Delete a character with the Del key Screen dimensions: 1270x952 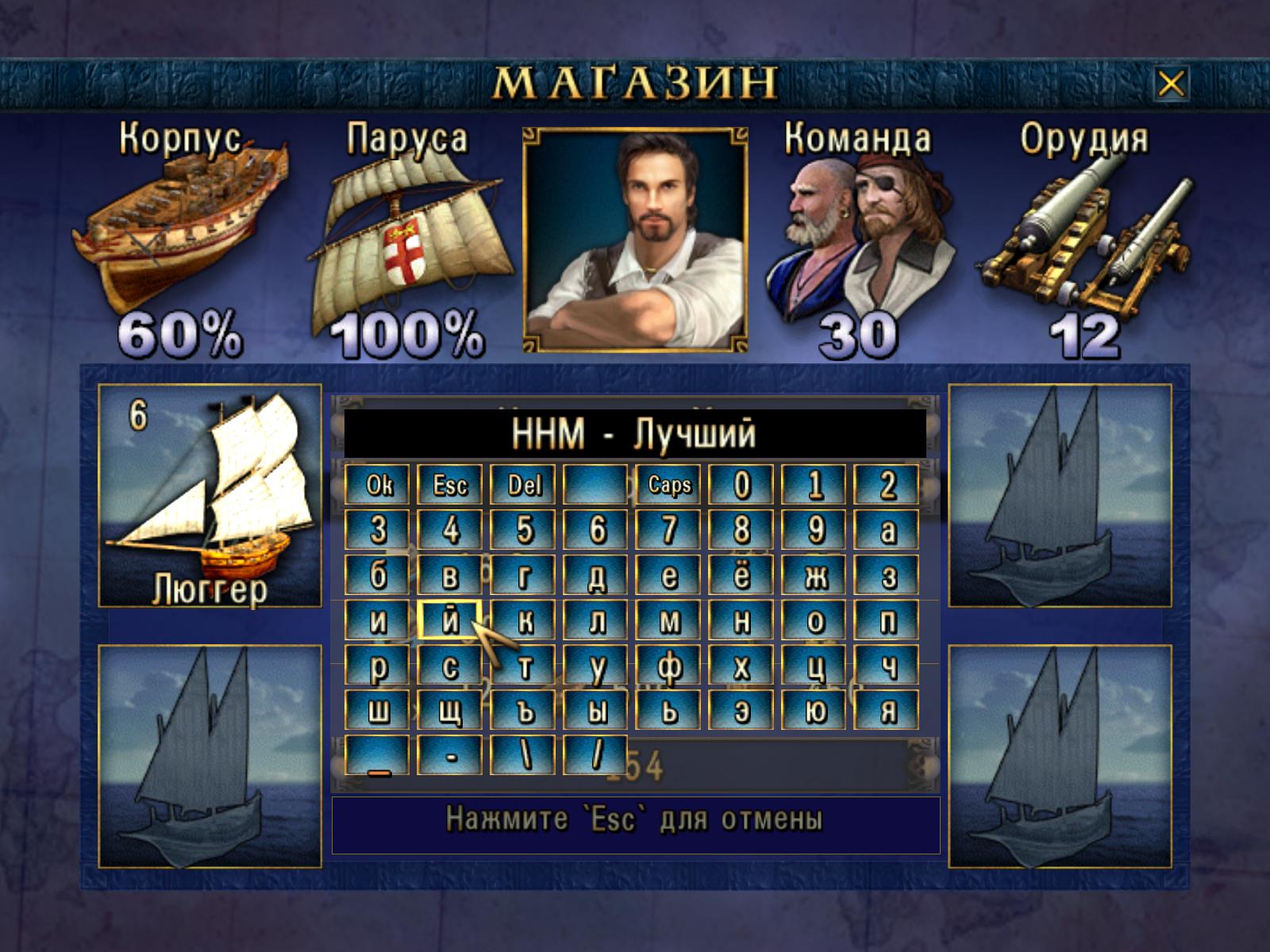pyautogui.click(x=523, y=485)
